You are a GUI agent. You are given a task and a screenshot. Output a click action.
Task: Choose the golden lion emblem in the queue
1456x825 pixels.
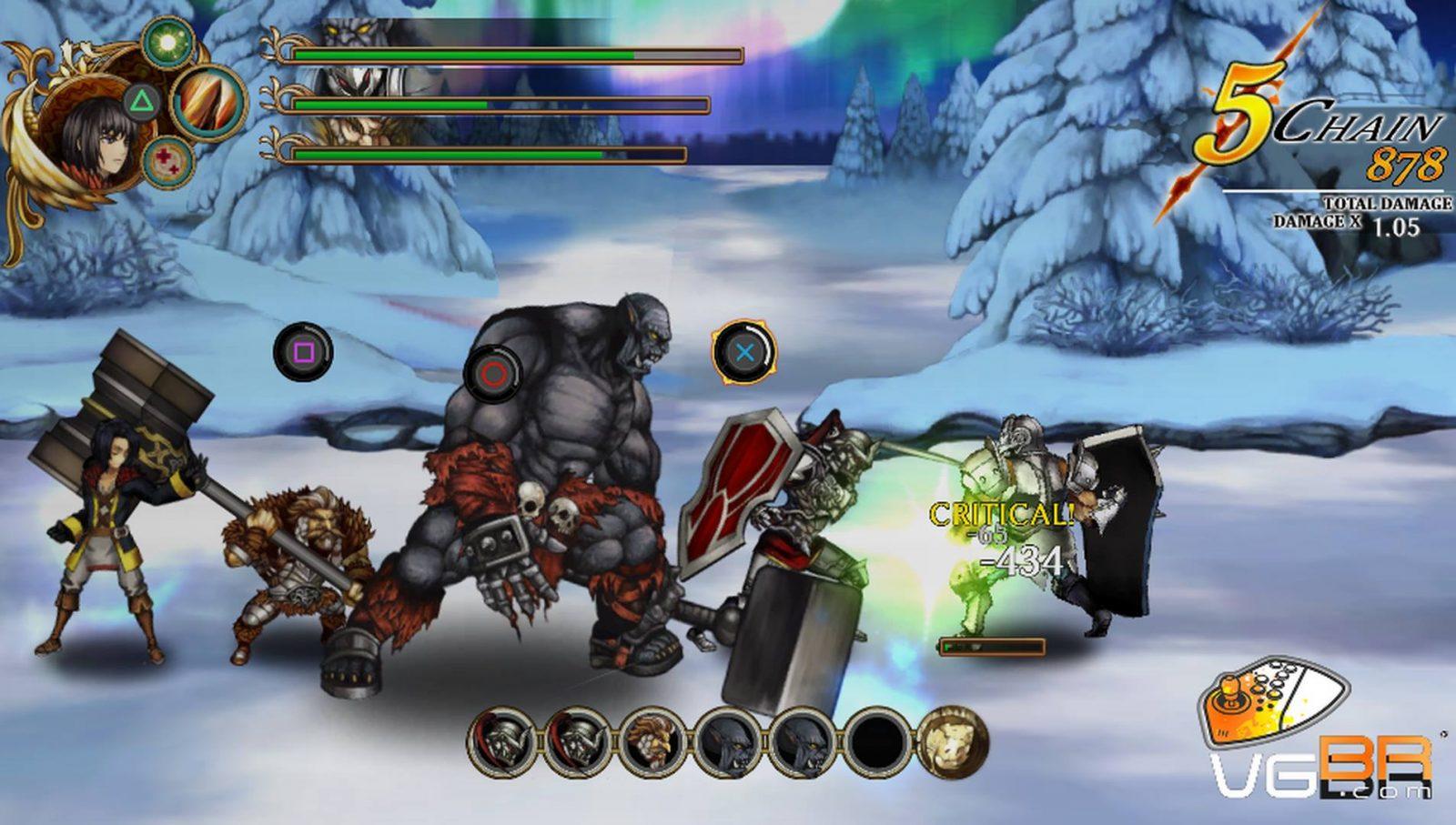click(951, 743)
